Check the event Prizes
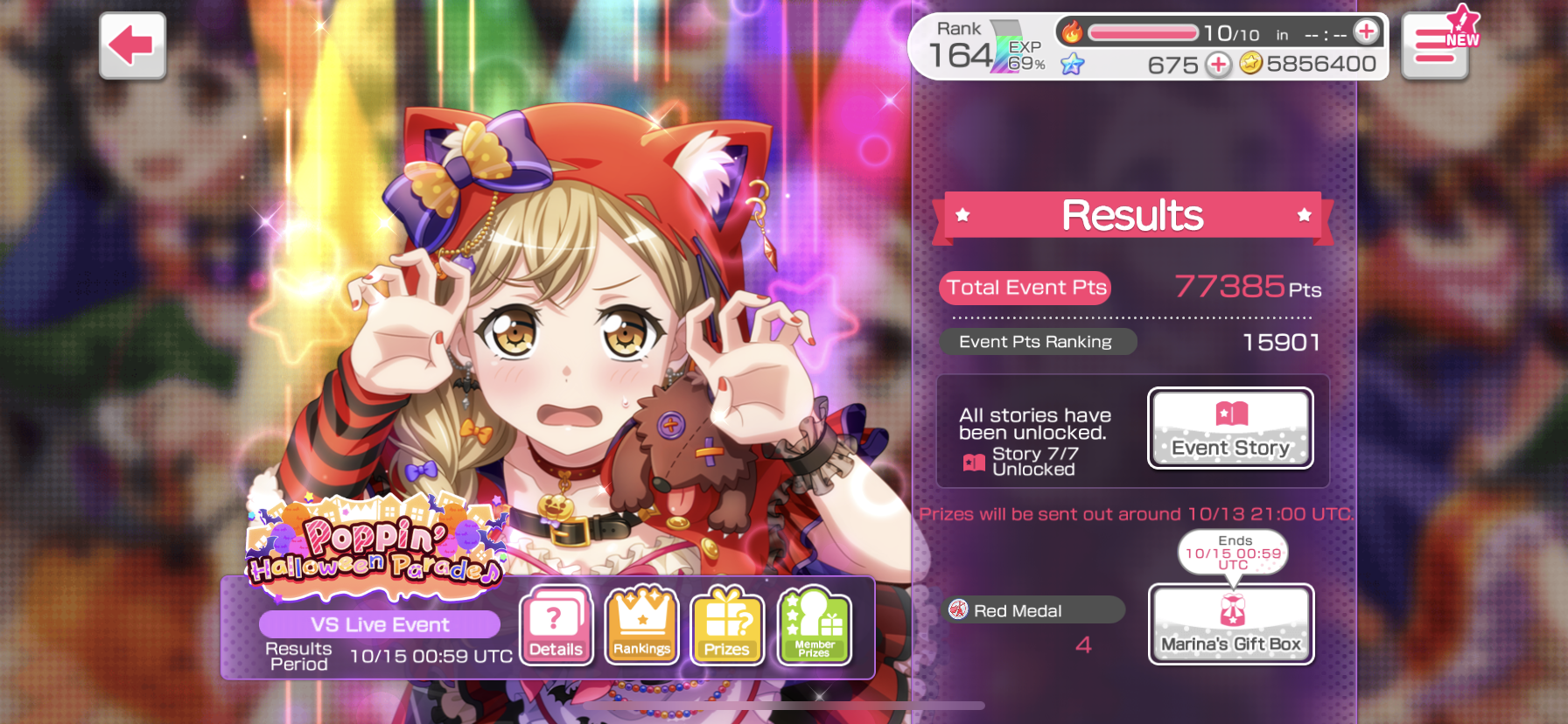Image resolution: width=1568 pixels, height=724 pixels. tap(726, 625)
